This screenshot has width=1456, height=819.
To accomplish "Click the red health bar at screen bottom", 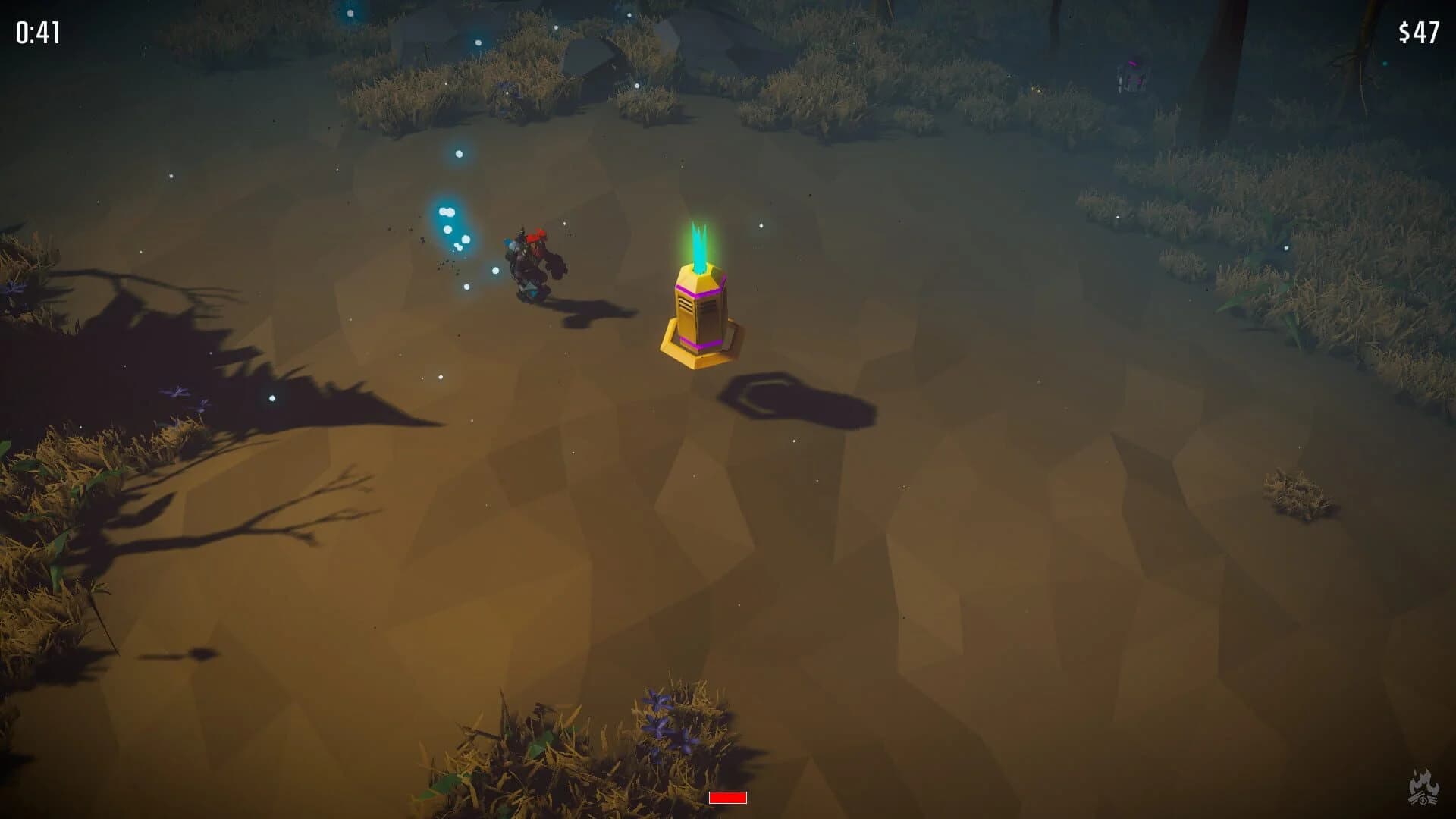I will pyautogui.click(x=726, y=798).
